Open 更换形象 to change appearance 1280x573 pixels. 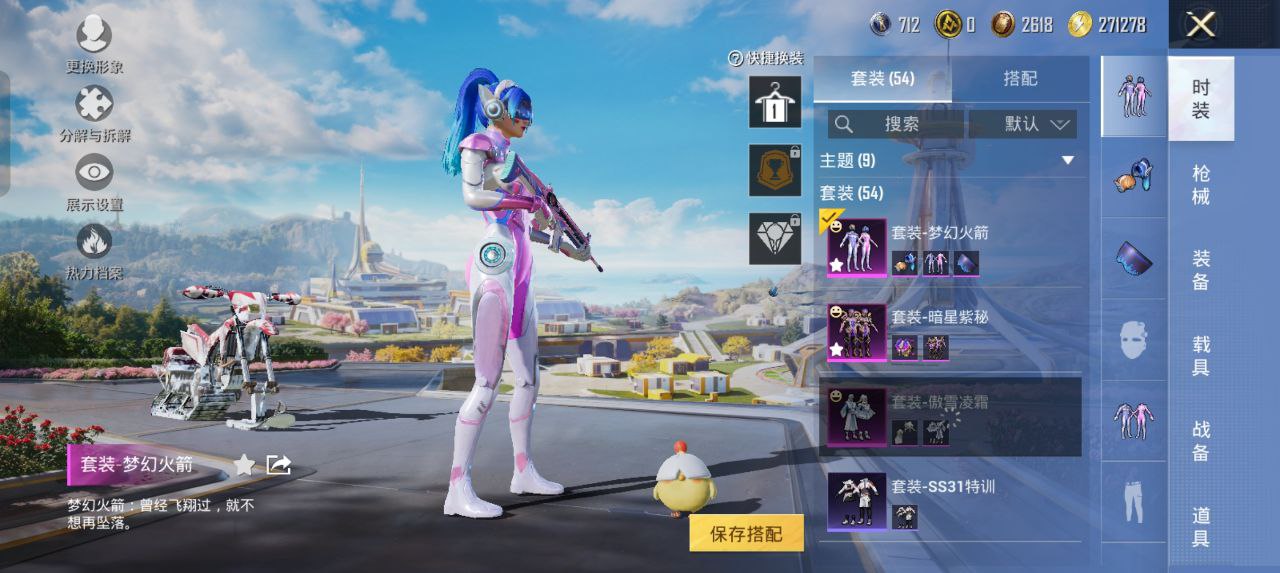click(94, 37)
